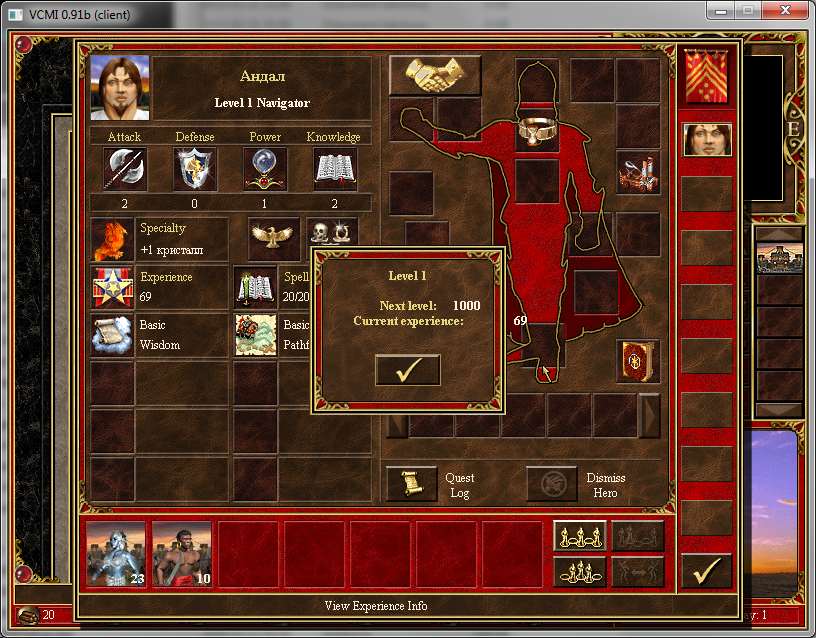Click the red and gold banner flag
The image size is (816, 638).
coord(707,76)
